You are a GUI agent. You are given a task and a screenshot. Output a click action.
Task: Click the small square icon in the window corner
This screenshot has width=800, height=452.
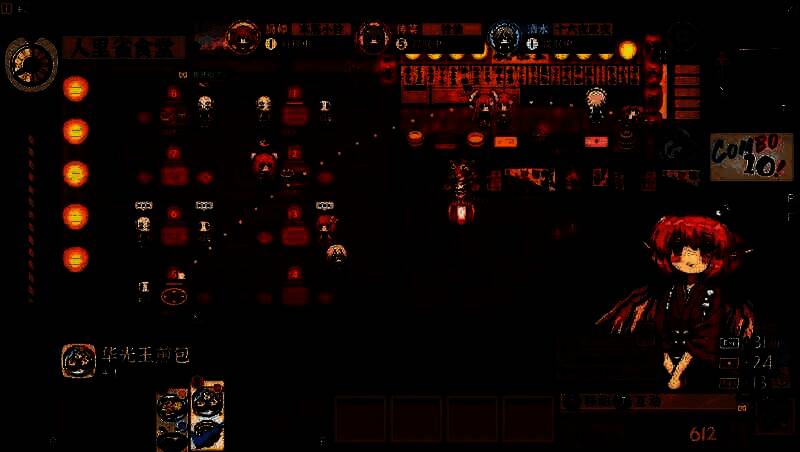coord(7,8)
